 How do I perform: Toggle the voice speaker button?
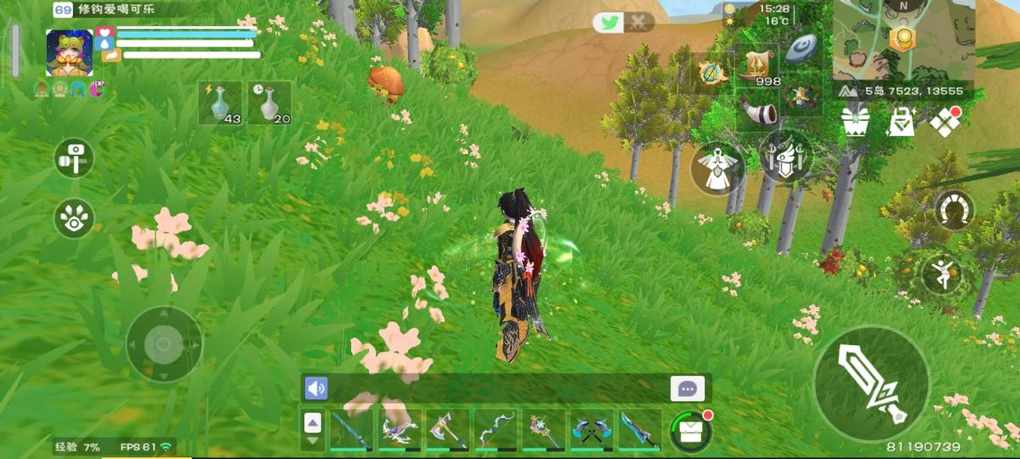[x=316, y=388]
